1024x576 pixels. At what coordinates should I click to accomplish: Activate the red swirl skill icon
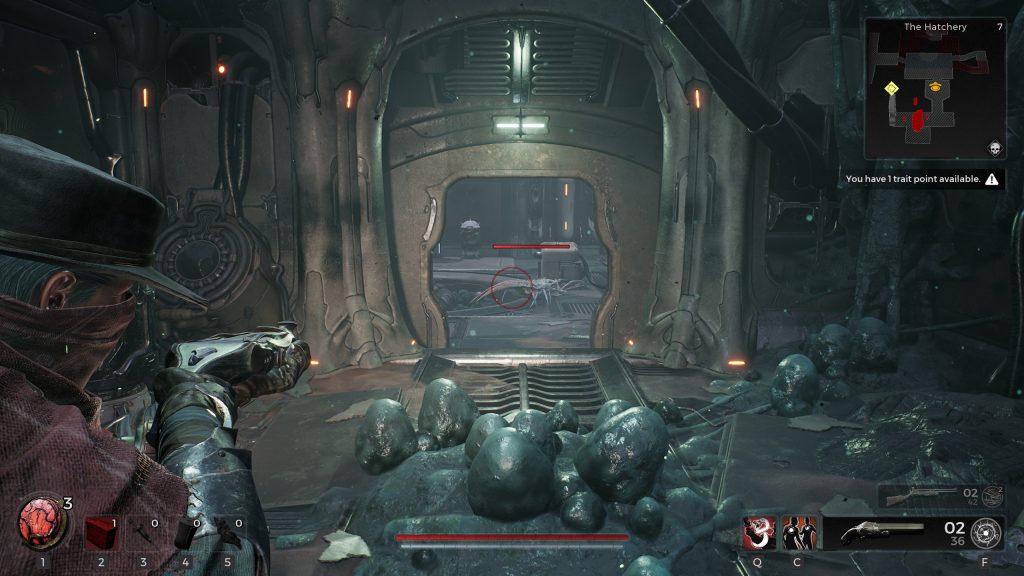(x=757, y=532)
